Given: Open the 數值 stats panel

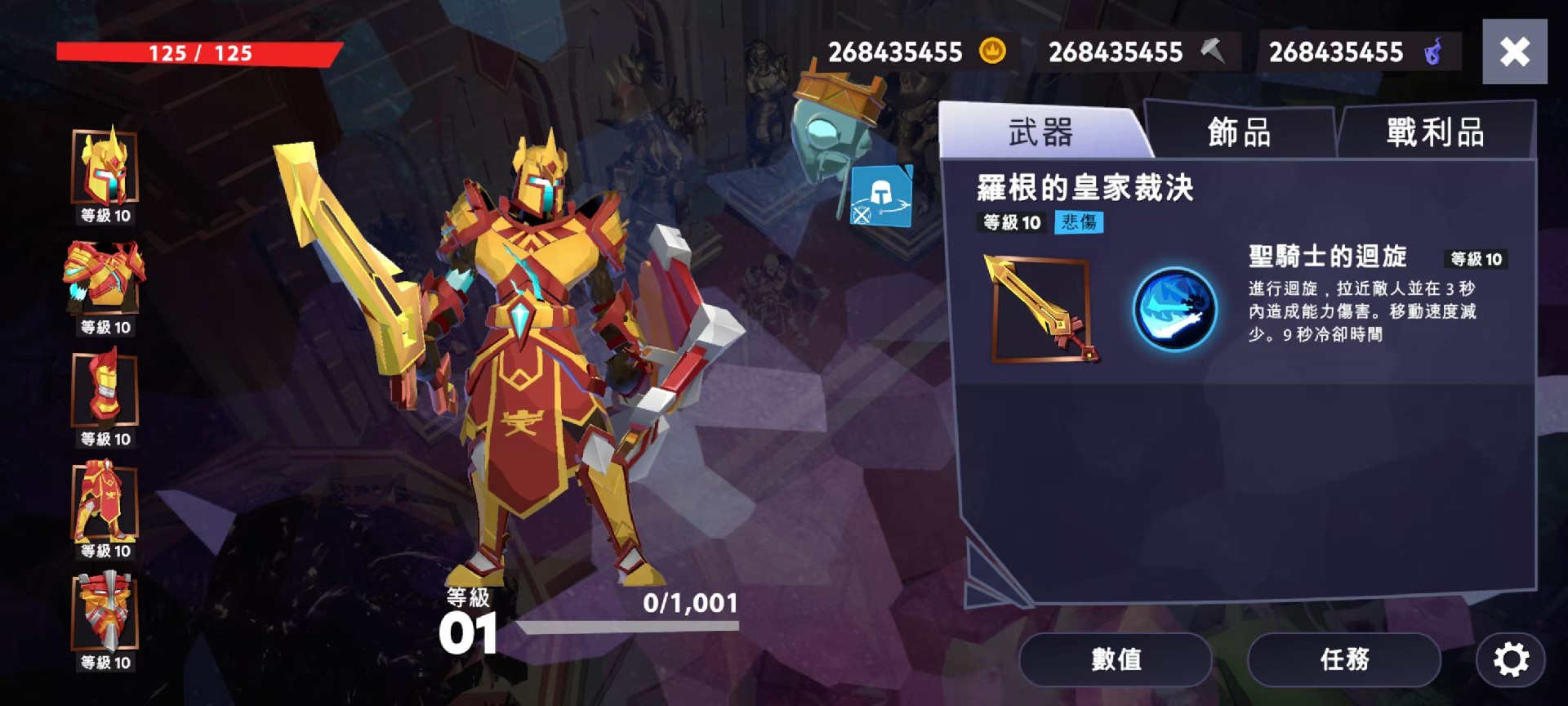Looking at the screenshot, I should [x=1116, y=659].
